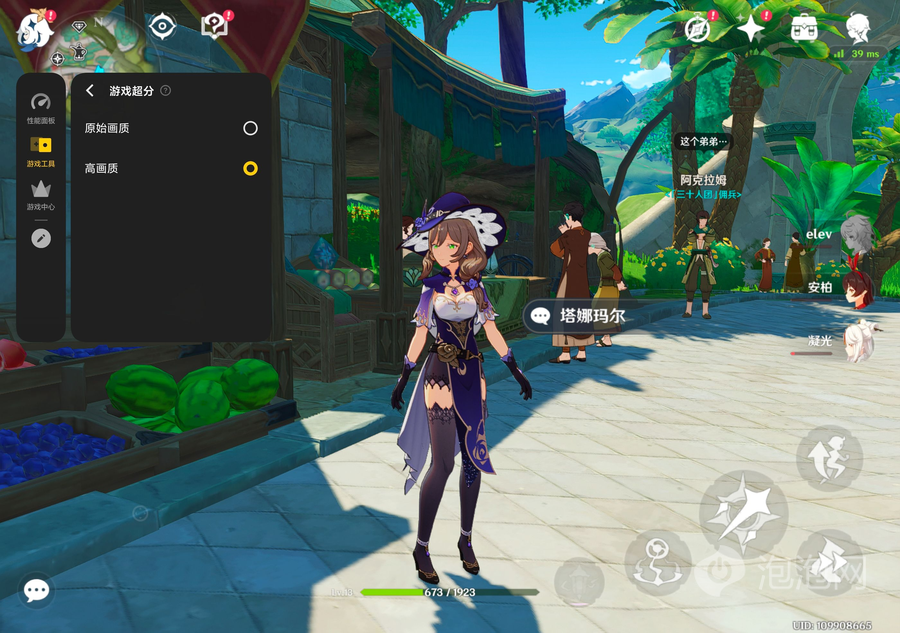Select the 原始画质 radio option
Image resolution: width=900 pixels, height=633 pixels.
click(x=250, y=128)
